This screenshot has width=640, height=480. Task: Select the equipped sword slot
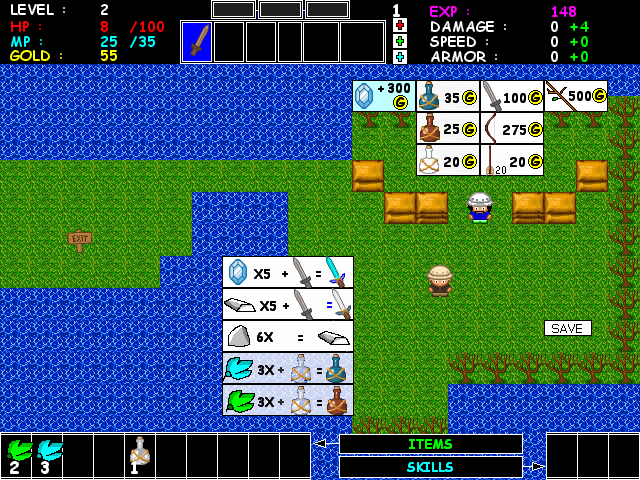coord(197,42)
